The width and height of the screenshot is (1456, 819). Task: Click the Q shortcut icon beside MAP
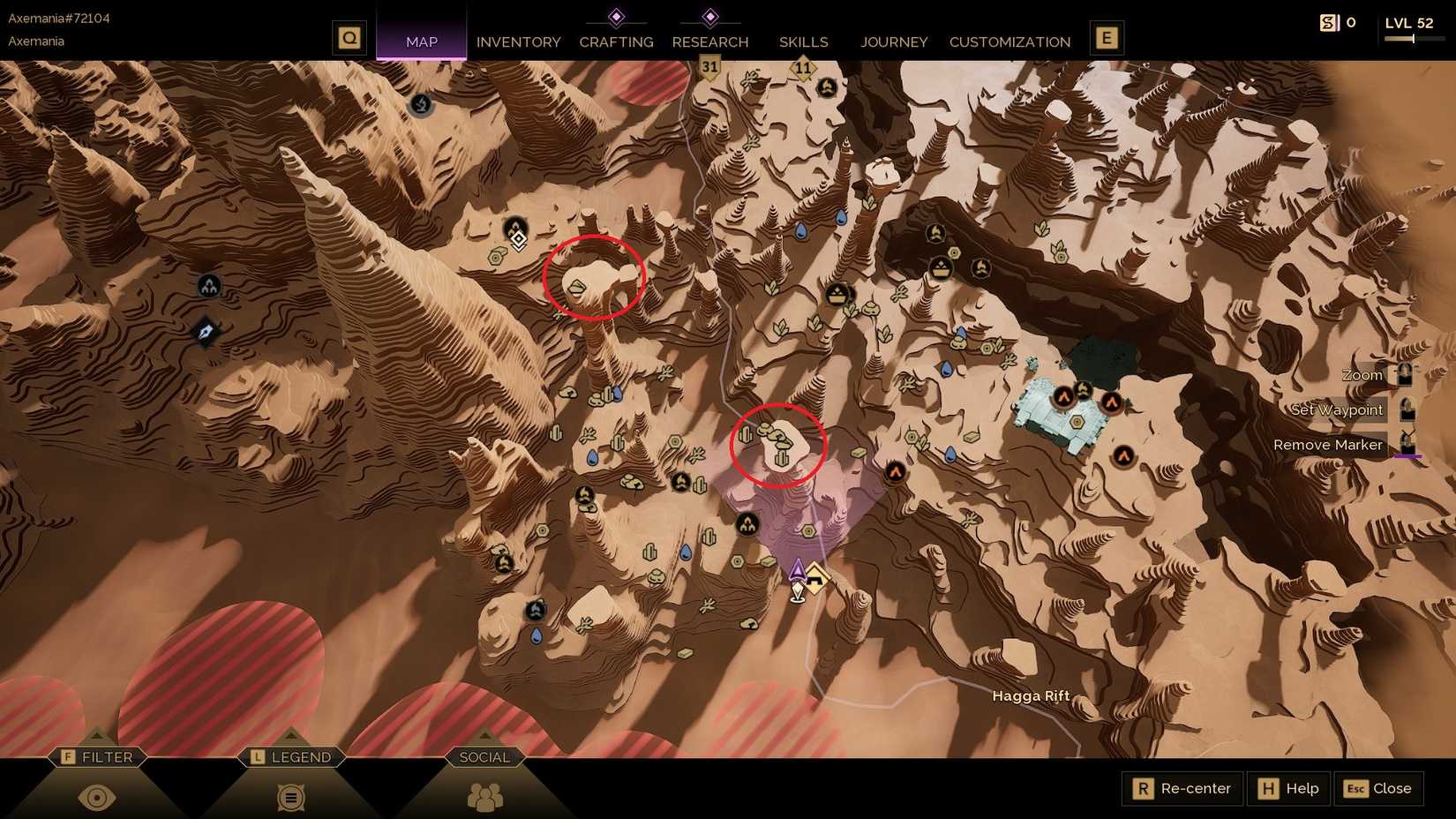[349, 38]
